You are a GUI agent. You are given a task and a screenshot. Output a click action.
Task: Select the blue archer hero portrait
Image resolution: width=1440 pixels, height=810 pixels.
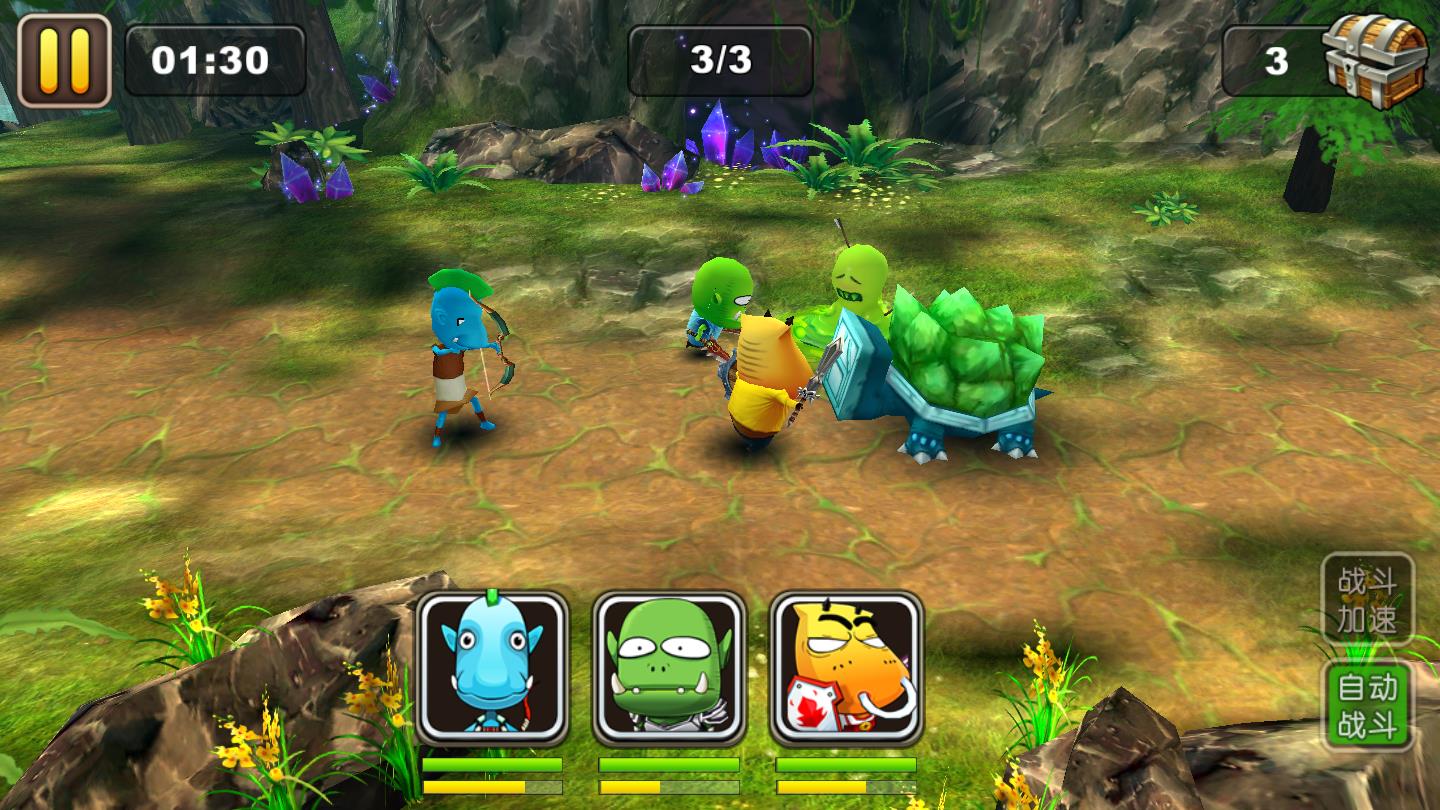tap(492, 668)
